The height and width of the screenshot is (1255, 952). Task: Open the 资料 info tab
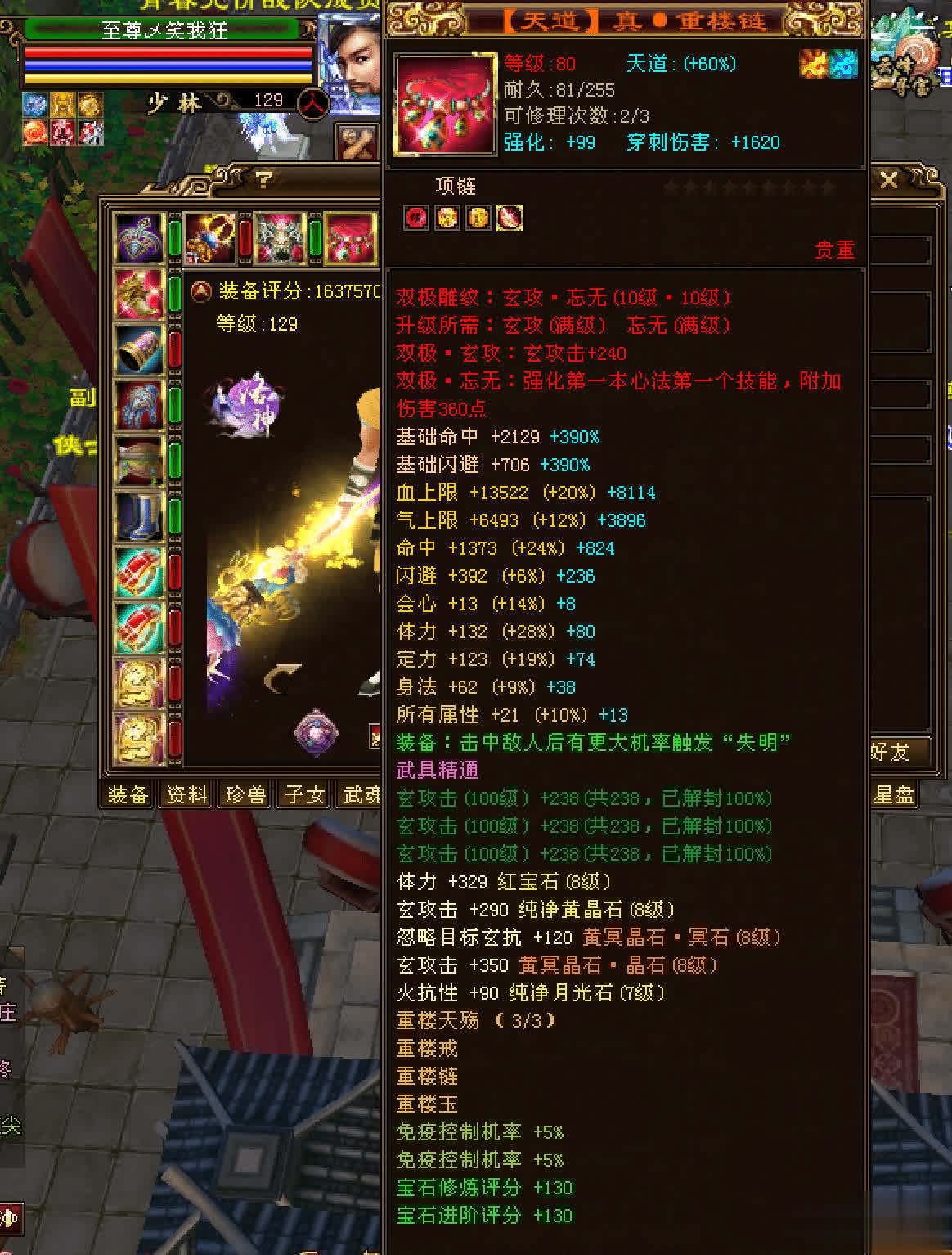[x=186, y=794]
